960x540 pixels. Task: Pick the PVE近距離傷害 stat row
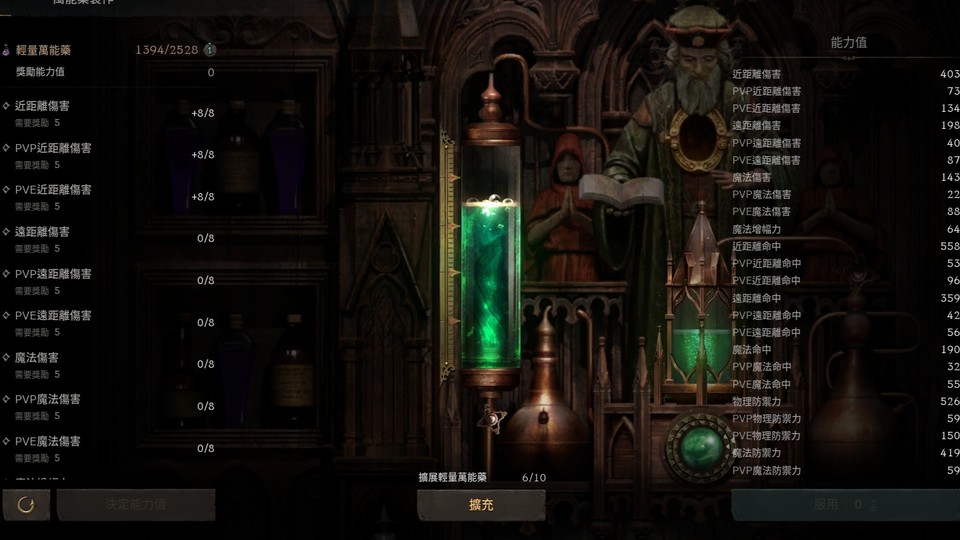110,197
